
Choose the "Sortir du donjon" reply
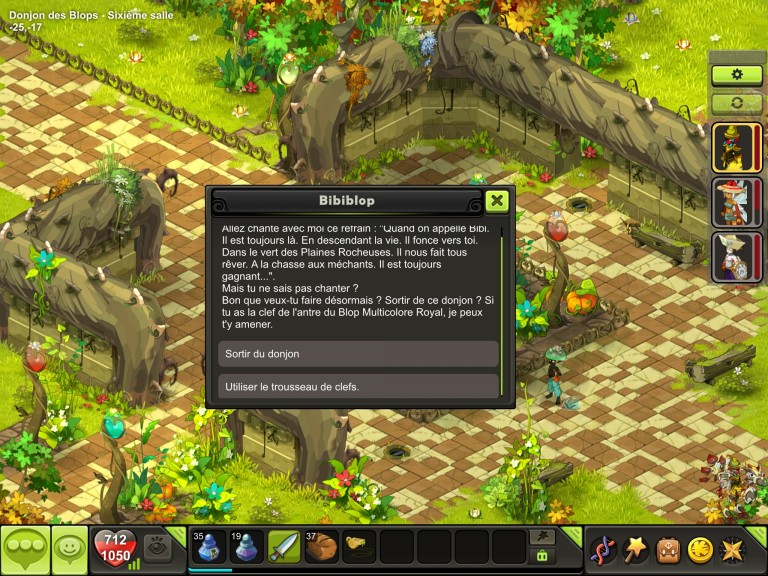[x=357, y=354]
